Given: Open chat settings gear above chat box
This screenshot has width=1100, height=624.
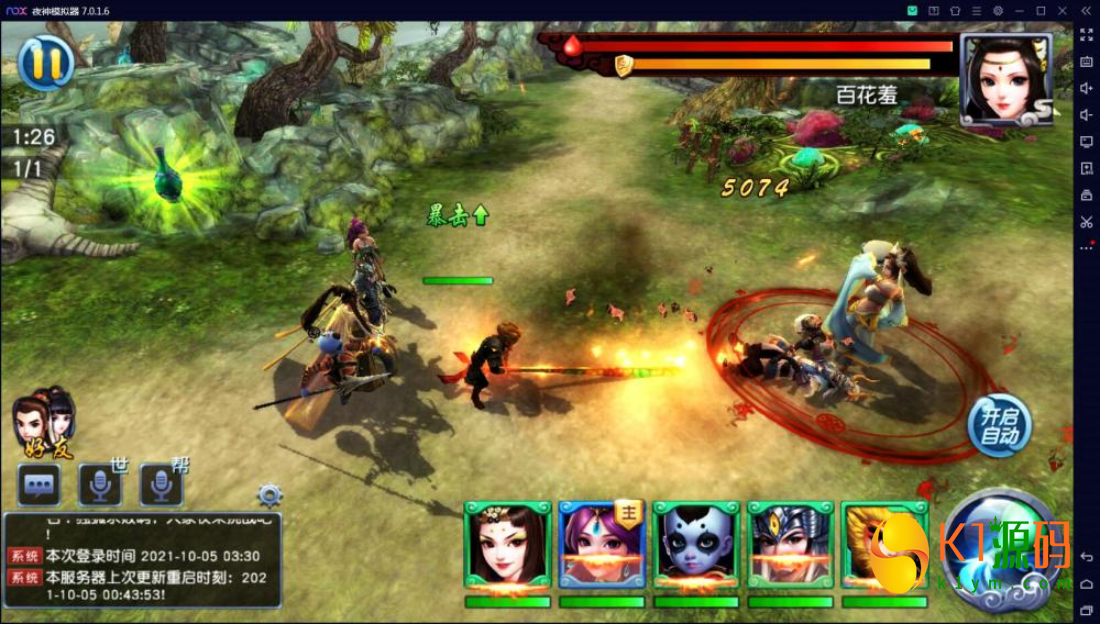Looking at the screenshot, I should [269, 495].
